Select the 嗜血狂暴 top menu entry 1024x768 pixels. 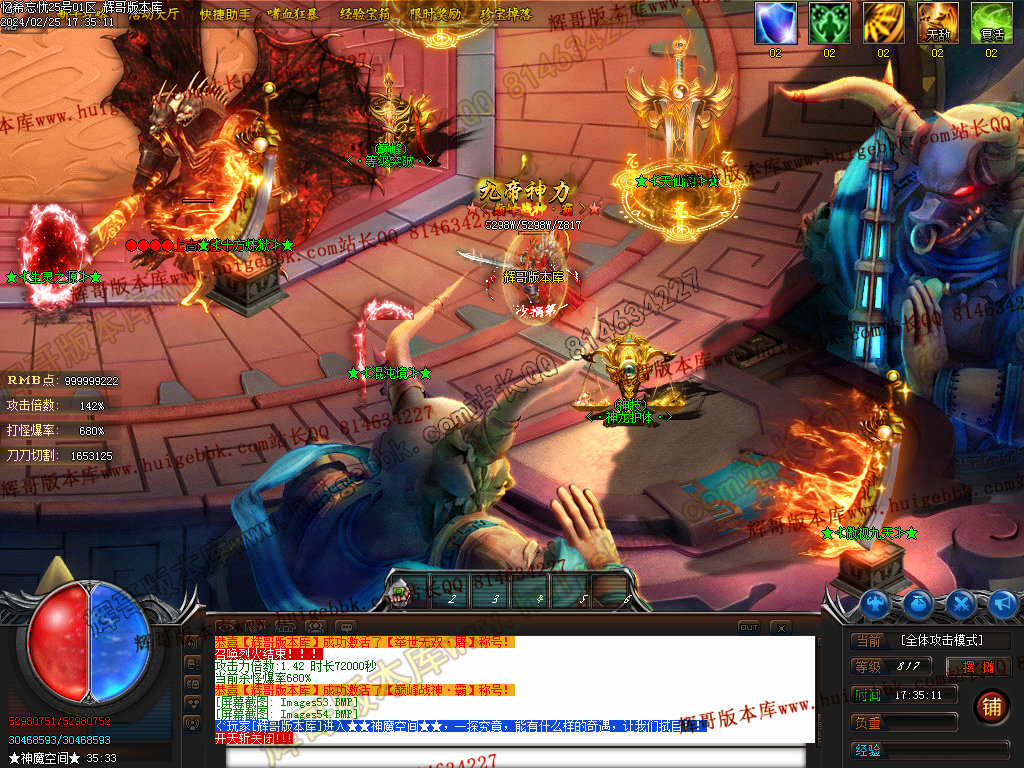coord(294,15)
